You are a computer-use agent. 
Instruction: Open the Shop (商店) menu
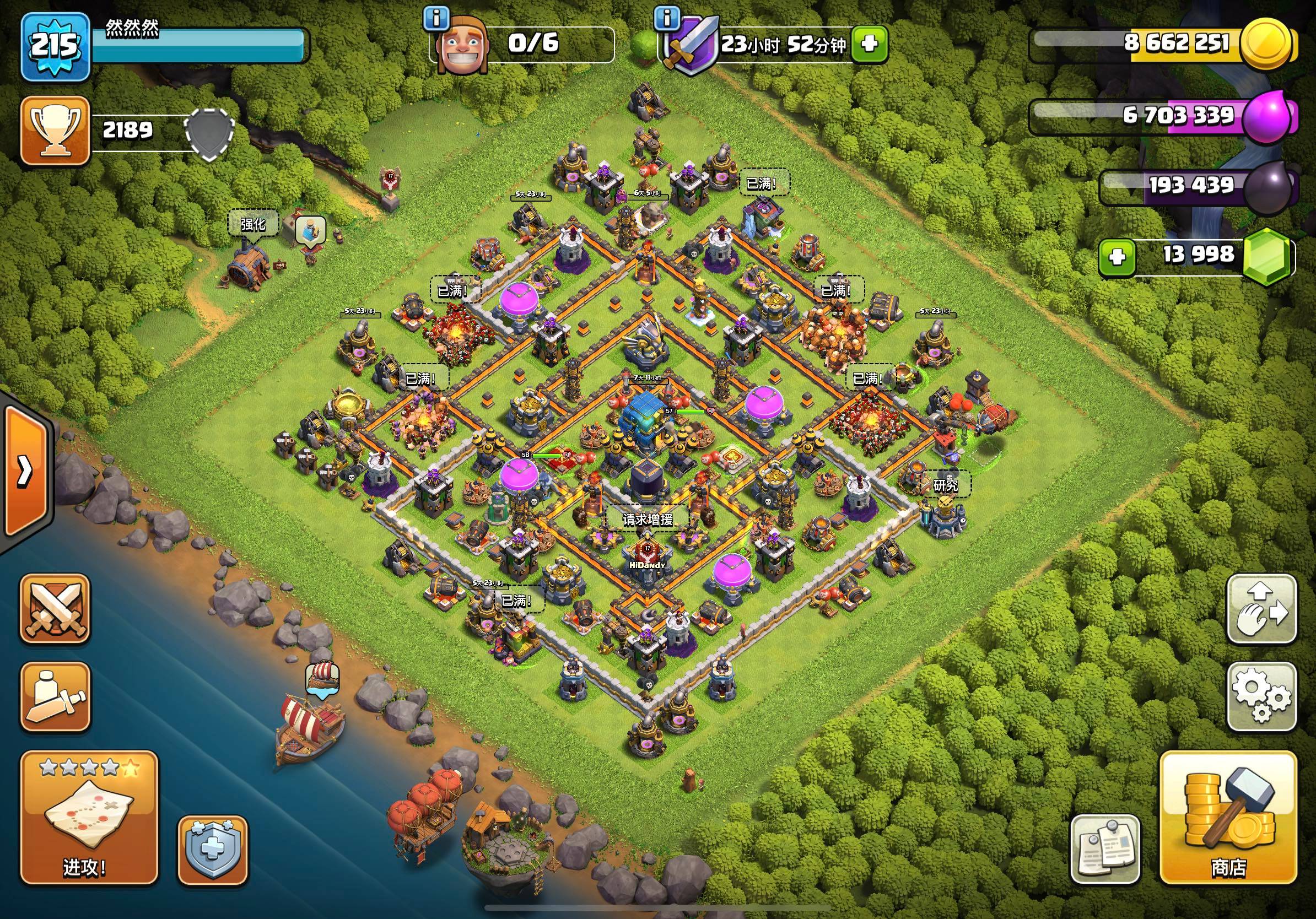click(x=1228, y=817)
